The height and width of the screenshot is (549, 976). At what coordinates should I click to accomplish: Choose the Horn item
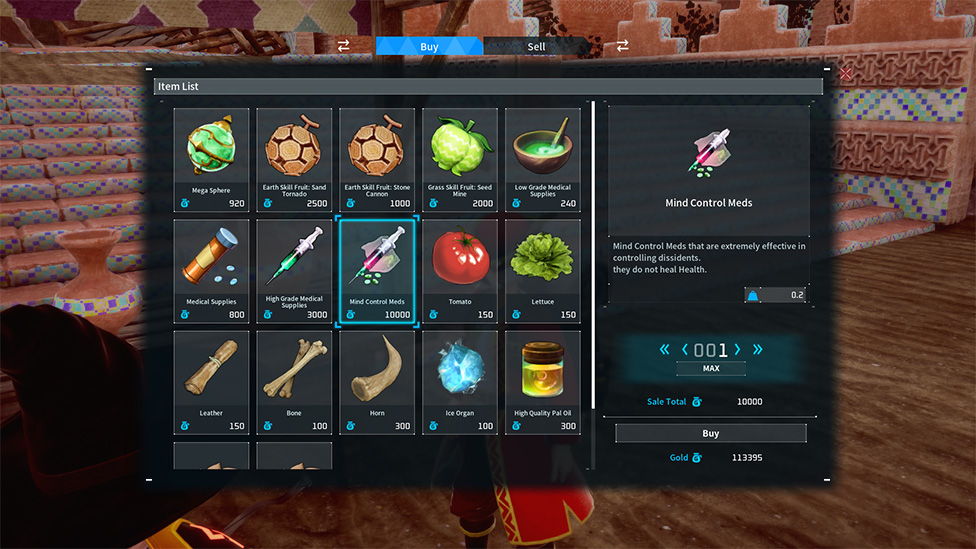pyautogui.click(x=377, y=383)
